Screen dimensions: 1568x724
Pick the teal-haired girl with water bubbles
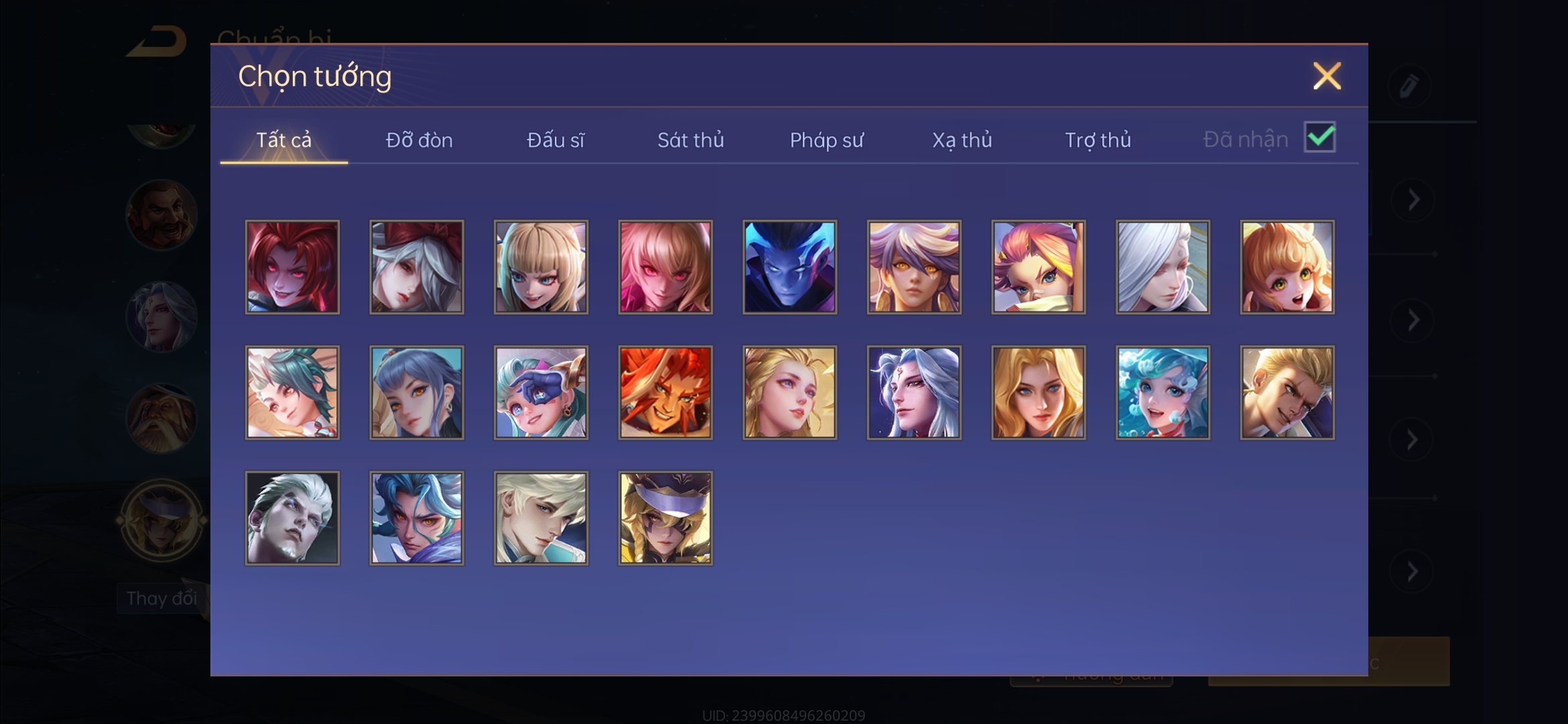tap(1163, 393)
